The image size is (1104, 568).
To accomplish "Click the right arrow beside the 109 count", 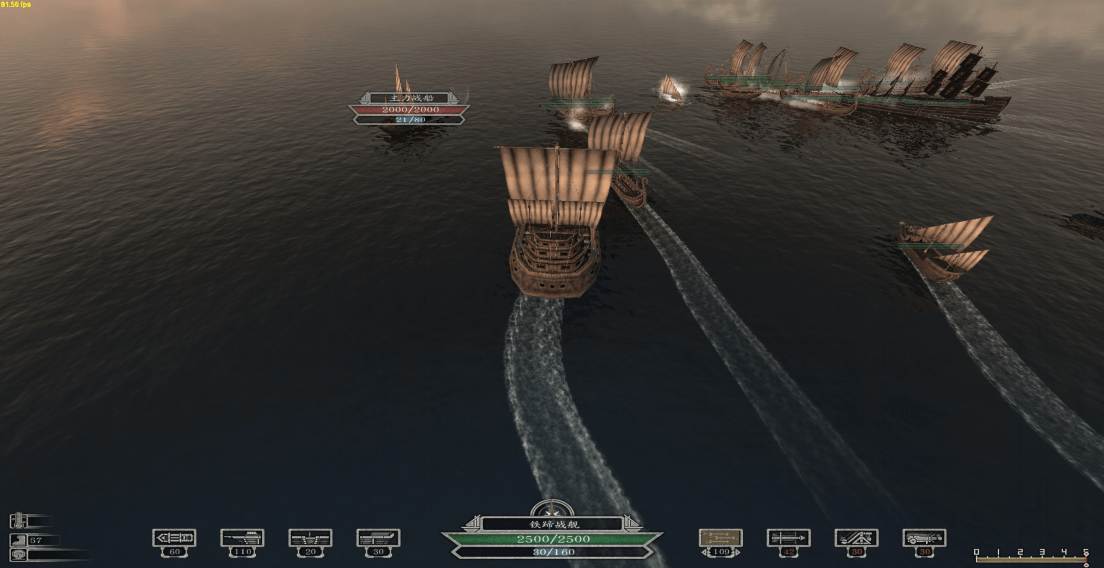I will pyautogui.click(x=737, y=552).
